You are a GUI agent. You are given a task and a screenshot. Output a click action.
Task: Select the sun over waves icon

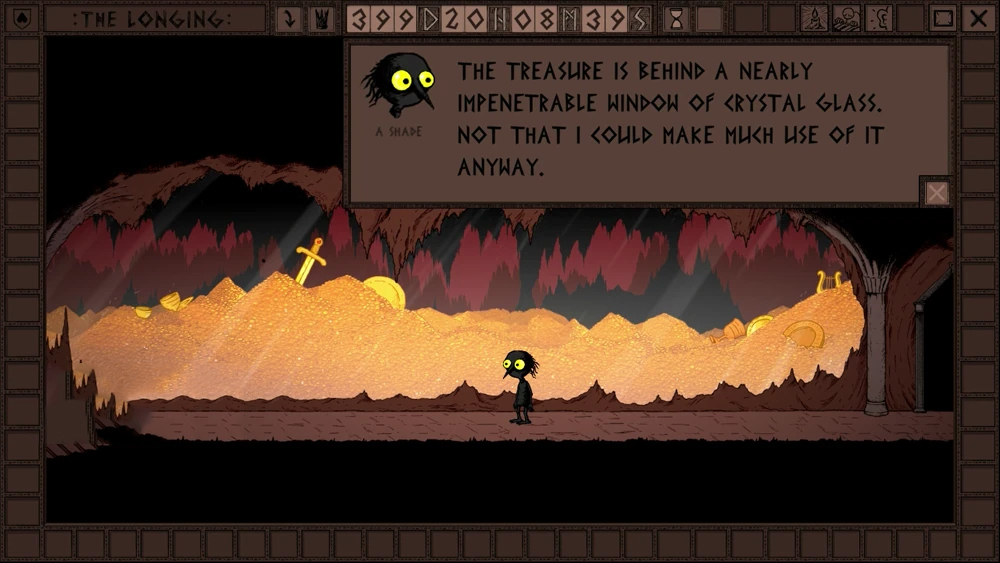846,19
